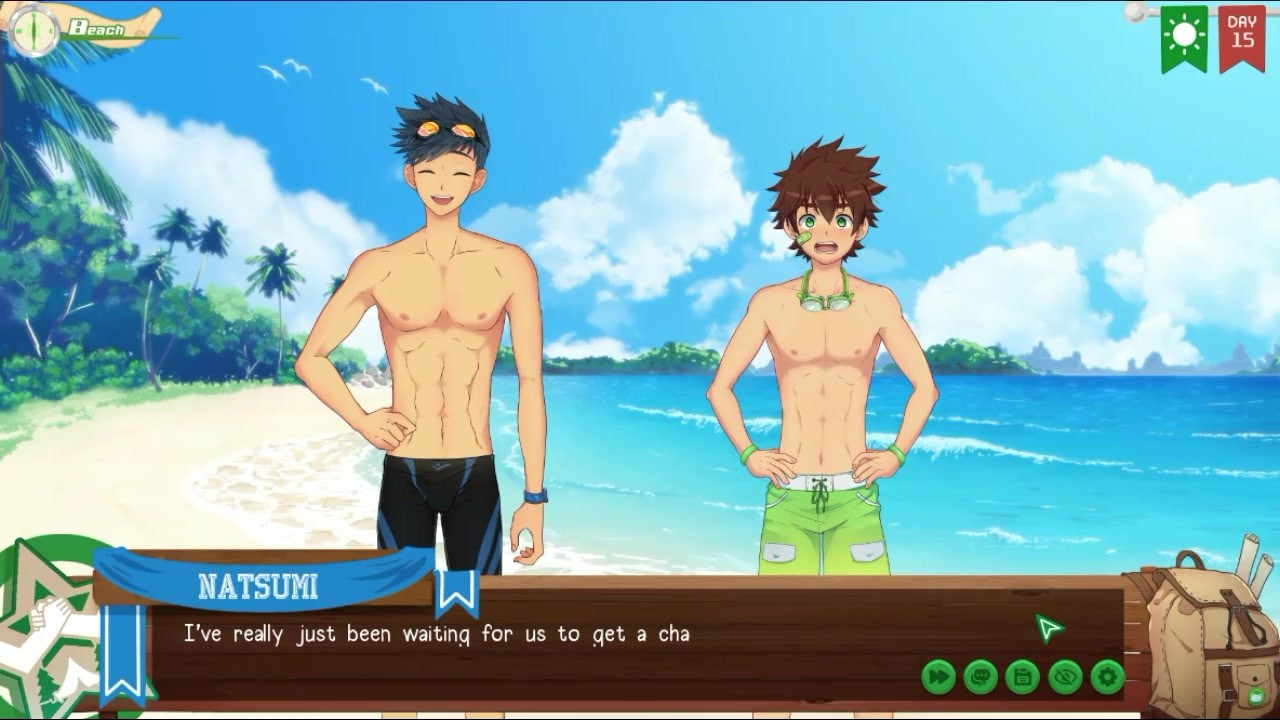Viewport: 1280px width, 720px height.
Task: Advance Natsumi's dialogue text
Action: click(600, 640)
